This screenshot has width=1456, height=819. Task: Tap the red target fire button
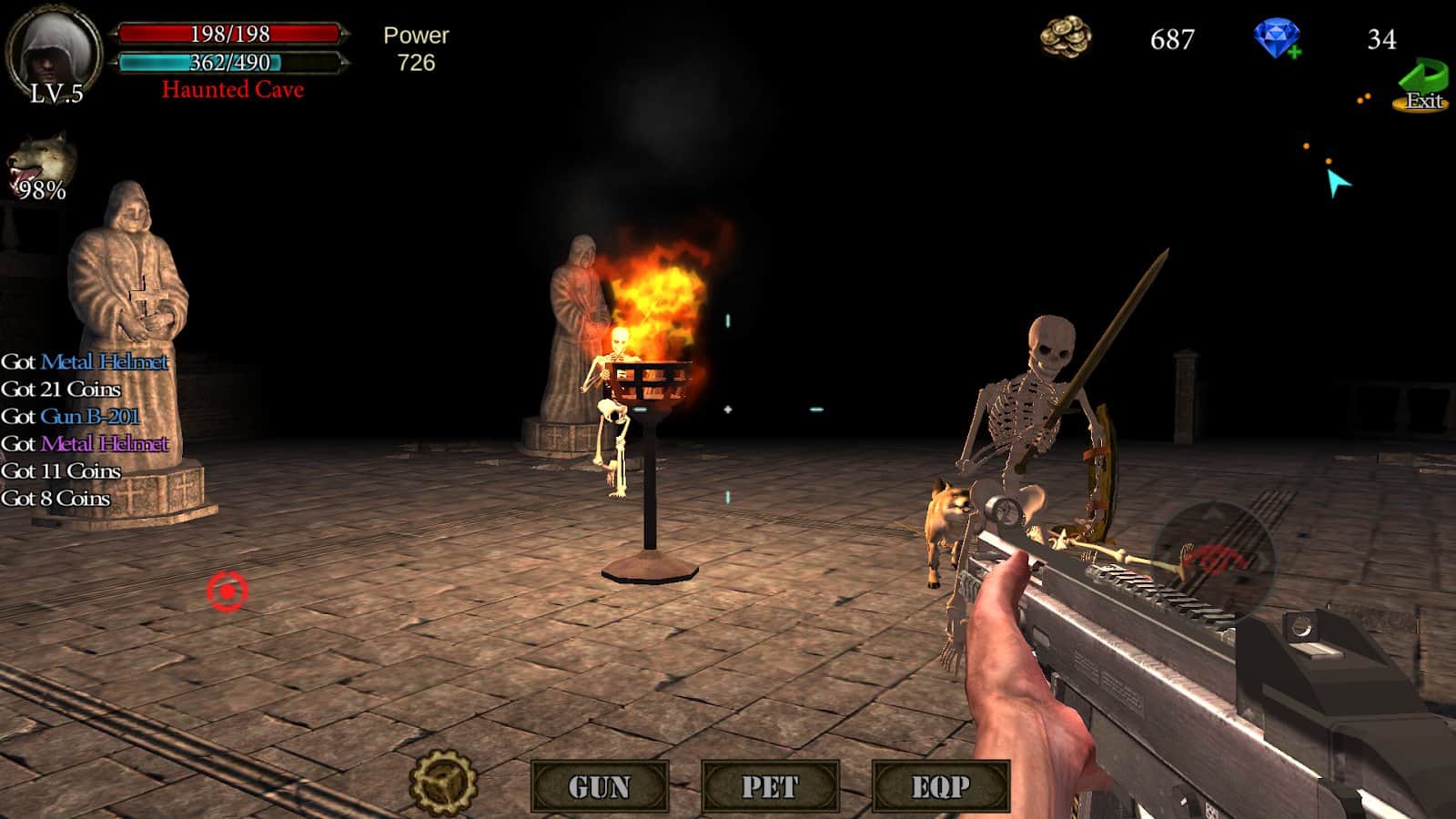coord(227,591)
